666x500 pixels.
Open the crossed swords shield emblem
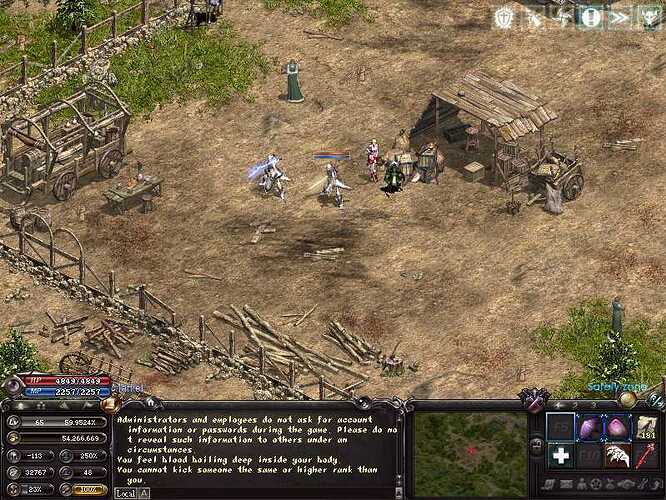tap(533, 401)
